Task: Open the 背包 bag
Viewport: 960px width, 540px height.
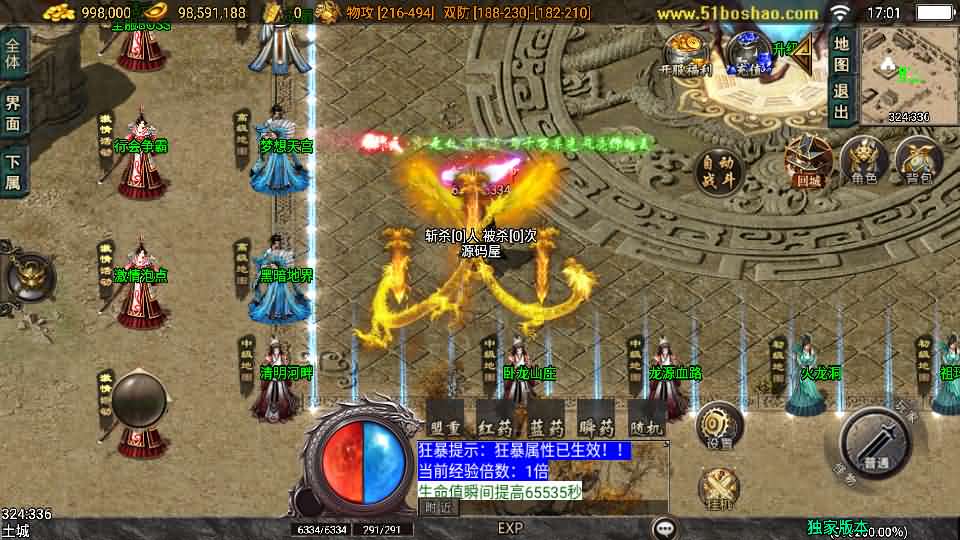Action: pos(919,161)
